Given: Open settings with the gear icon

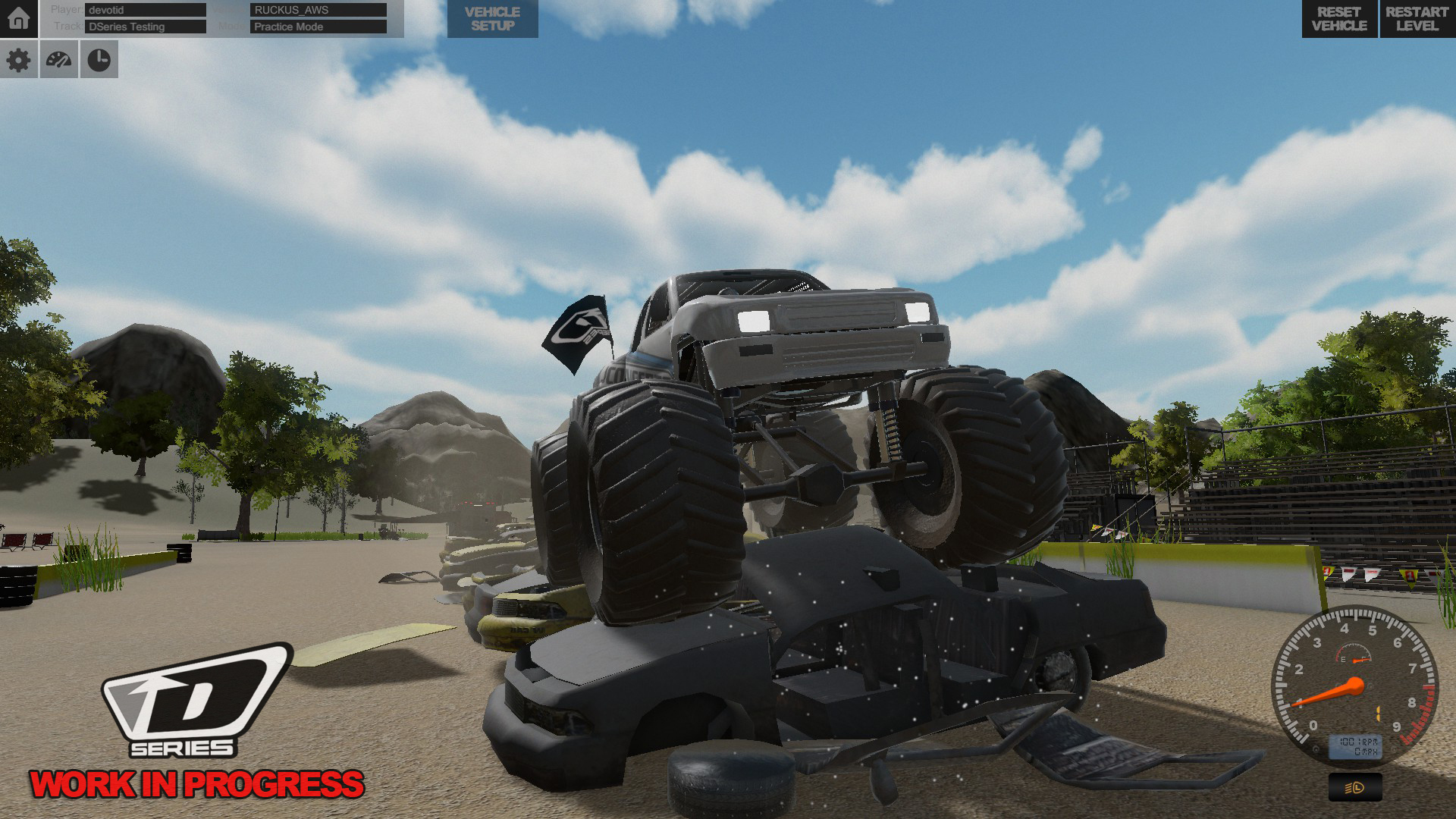Looking at the screenshot, I should point(18,60).
